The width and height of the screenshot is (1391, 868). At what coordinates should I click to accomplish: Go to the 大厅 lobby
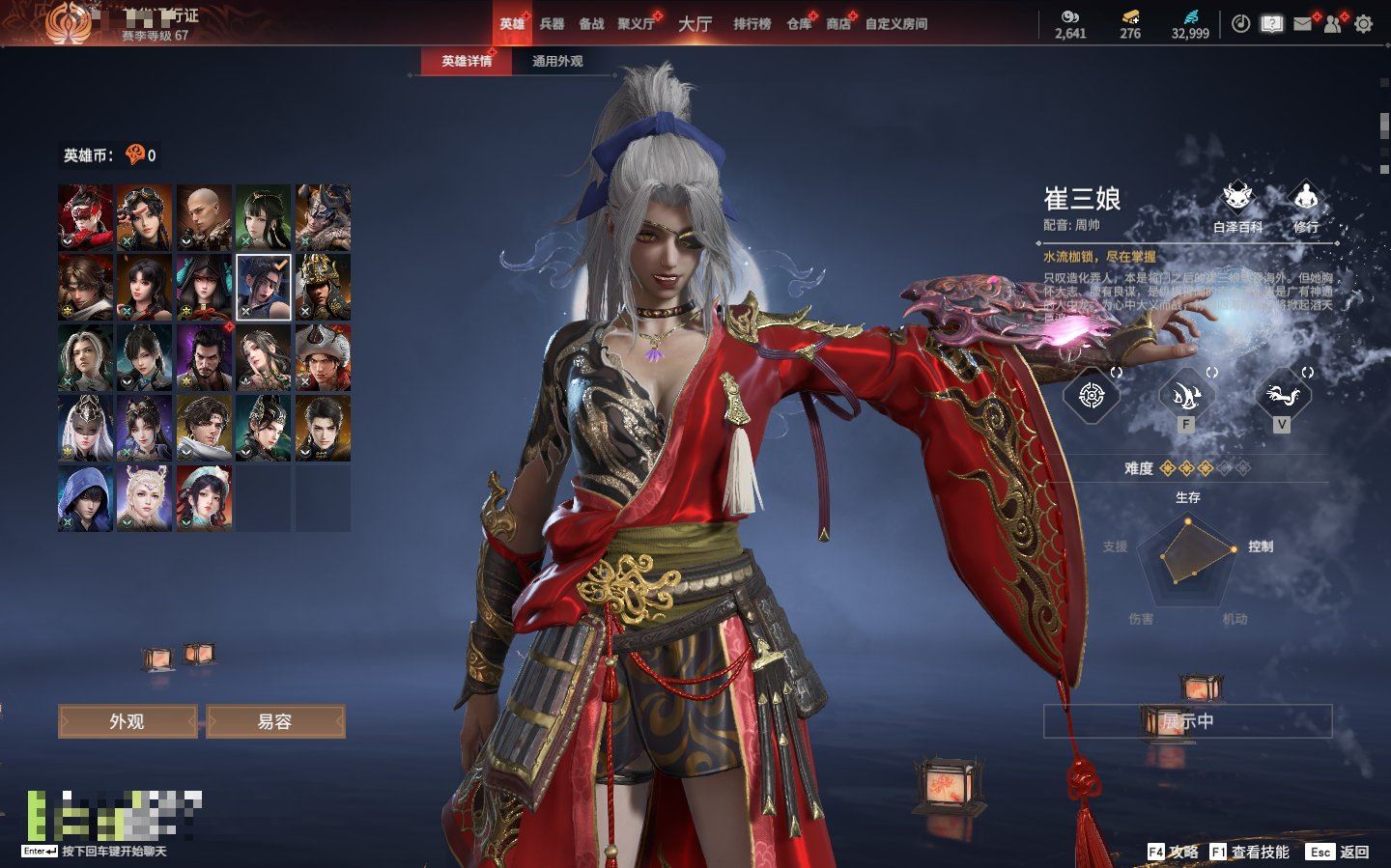[x=695, y=24]
